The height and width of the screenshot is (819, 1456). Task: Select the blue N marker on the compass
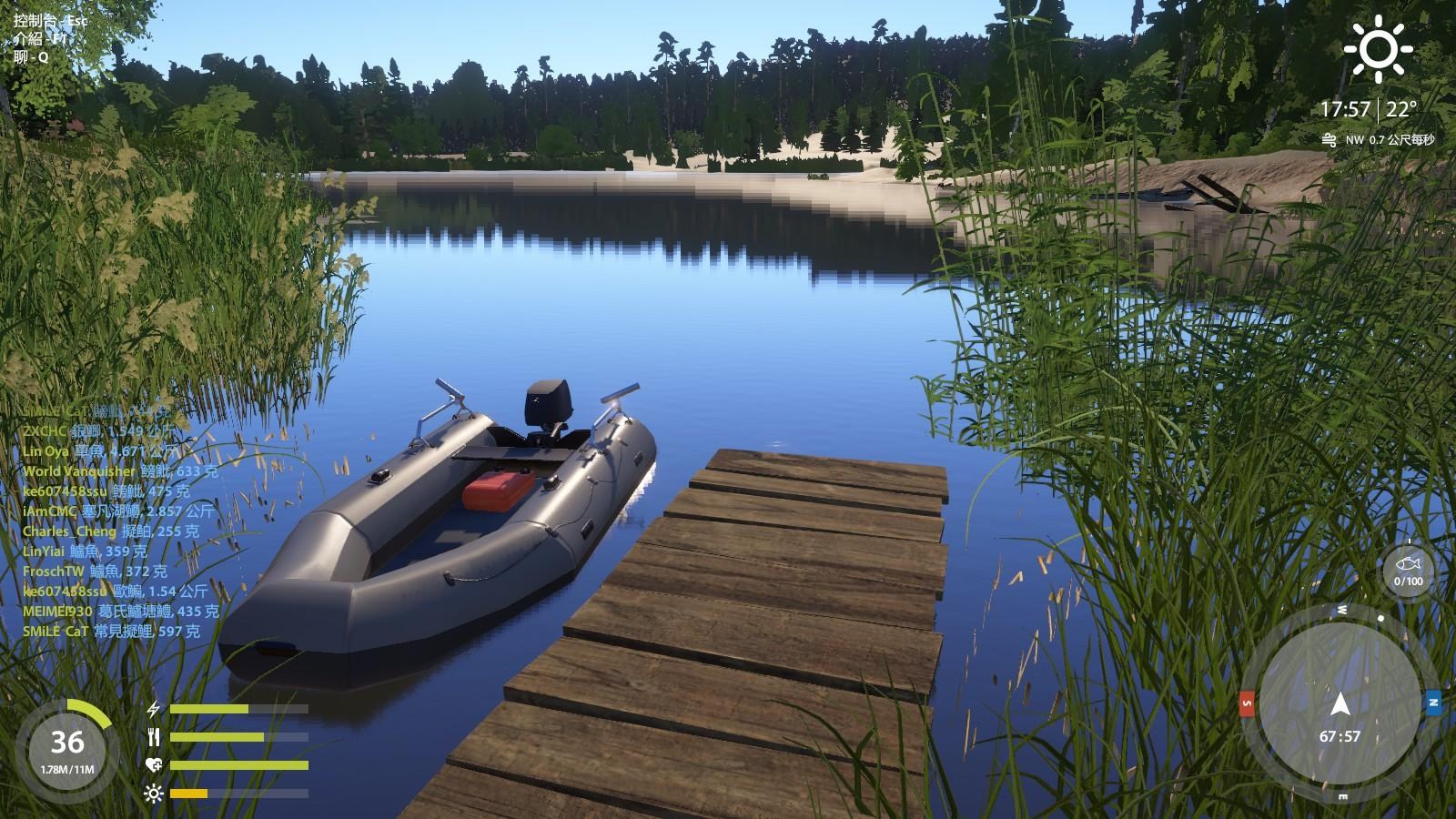(1434, 703)
